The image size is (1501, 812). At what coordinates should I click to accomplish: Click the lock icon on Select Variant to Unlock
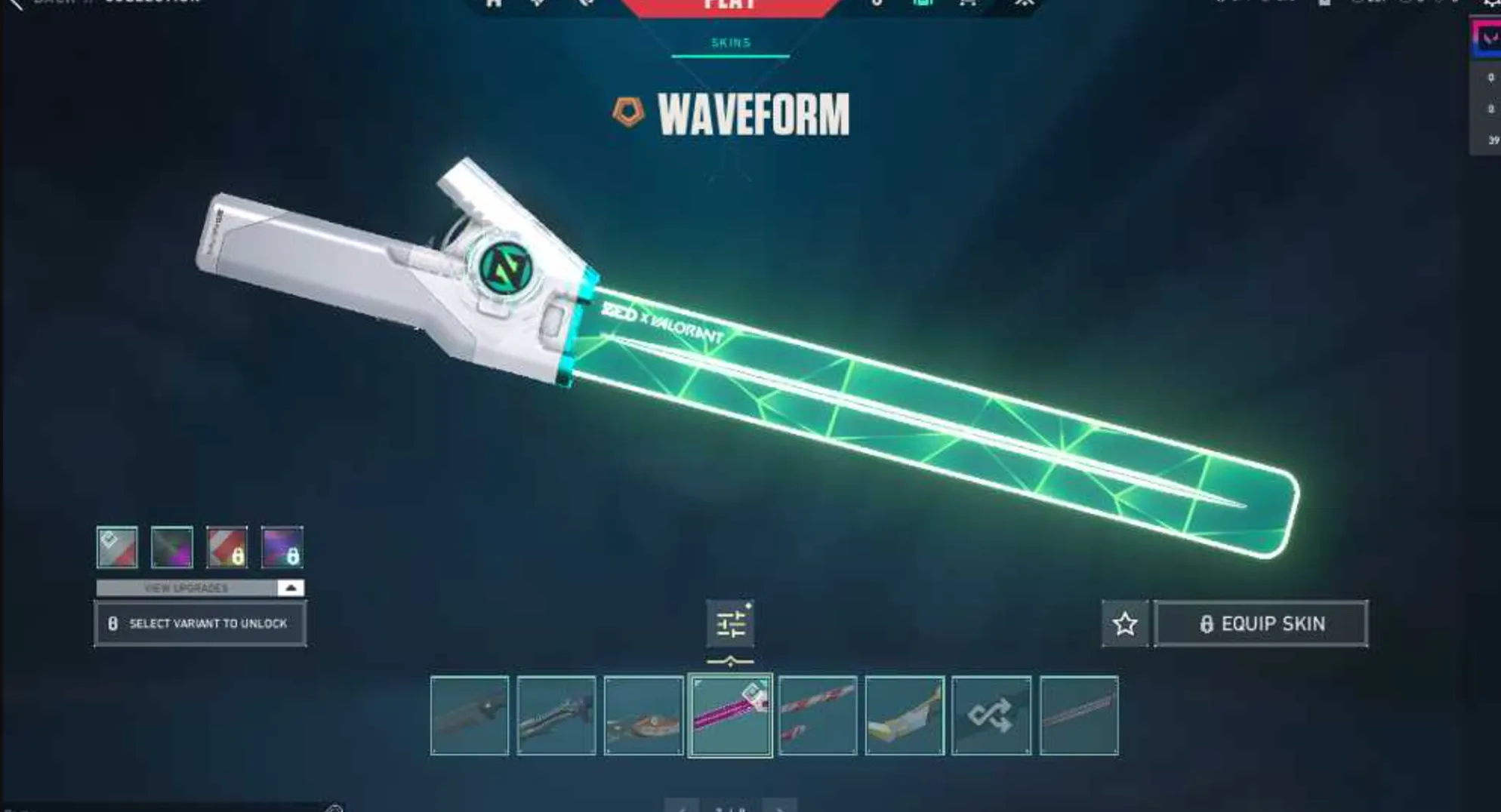[x=112, y=623]
